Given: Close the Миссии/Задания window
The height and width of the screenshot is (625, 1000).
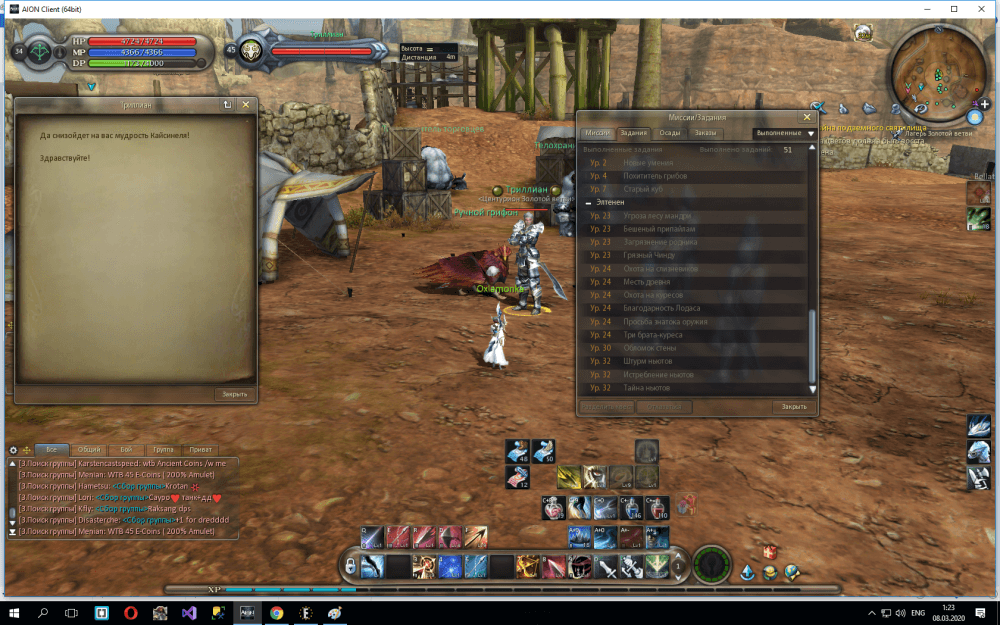Looking at the screenshot, I should [x=807, y=117].
